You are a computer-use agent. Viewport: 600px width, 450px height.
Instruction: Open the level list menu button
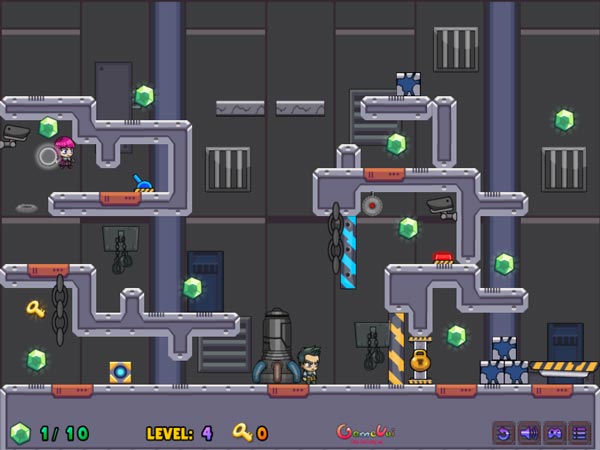tap(579, 433)
